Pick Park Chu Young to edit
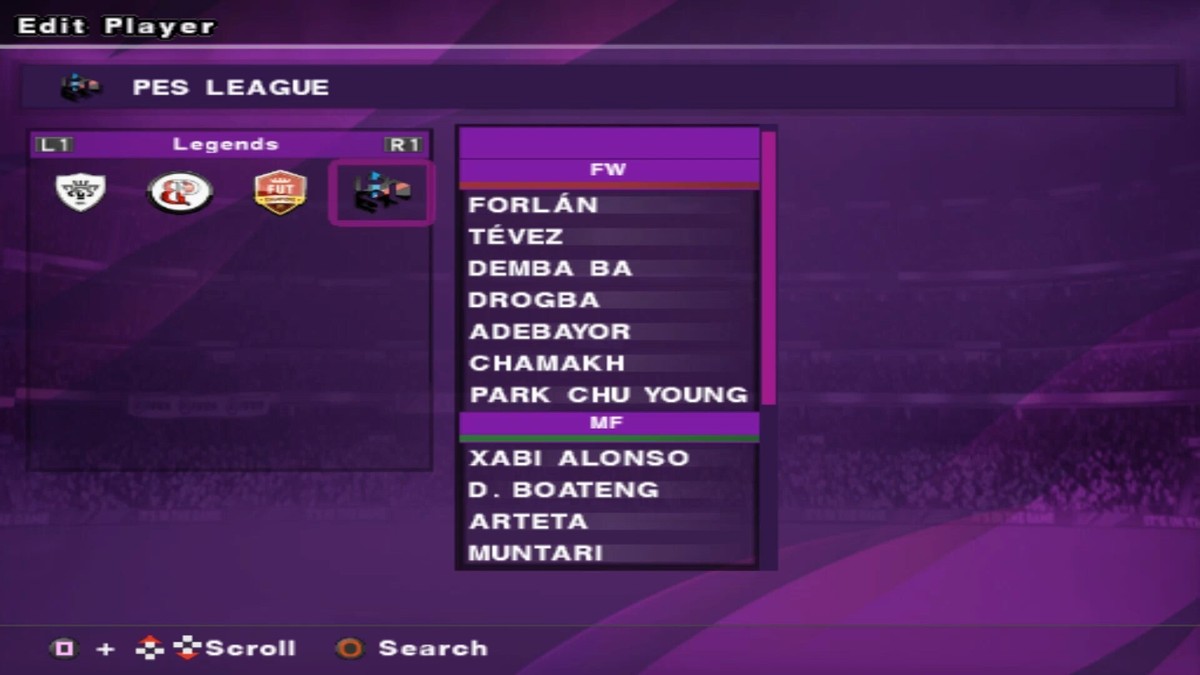Viewport: 1200px width, 675px height. click(608, 395)
